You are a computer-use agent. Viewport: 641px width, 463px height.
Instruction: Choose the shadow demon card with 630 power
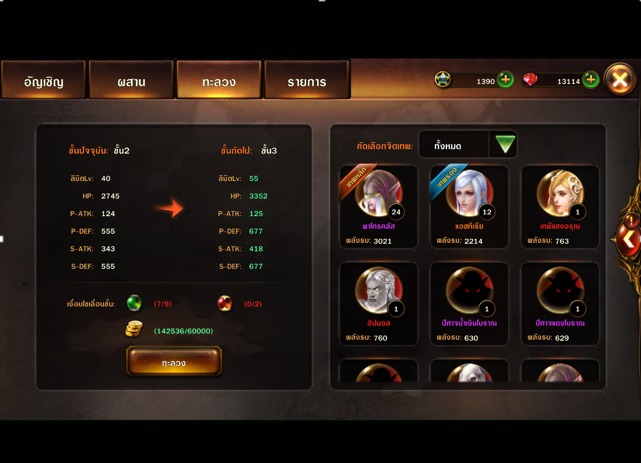point(469,303)
